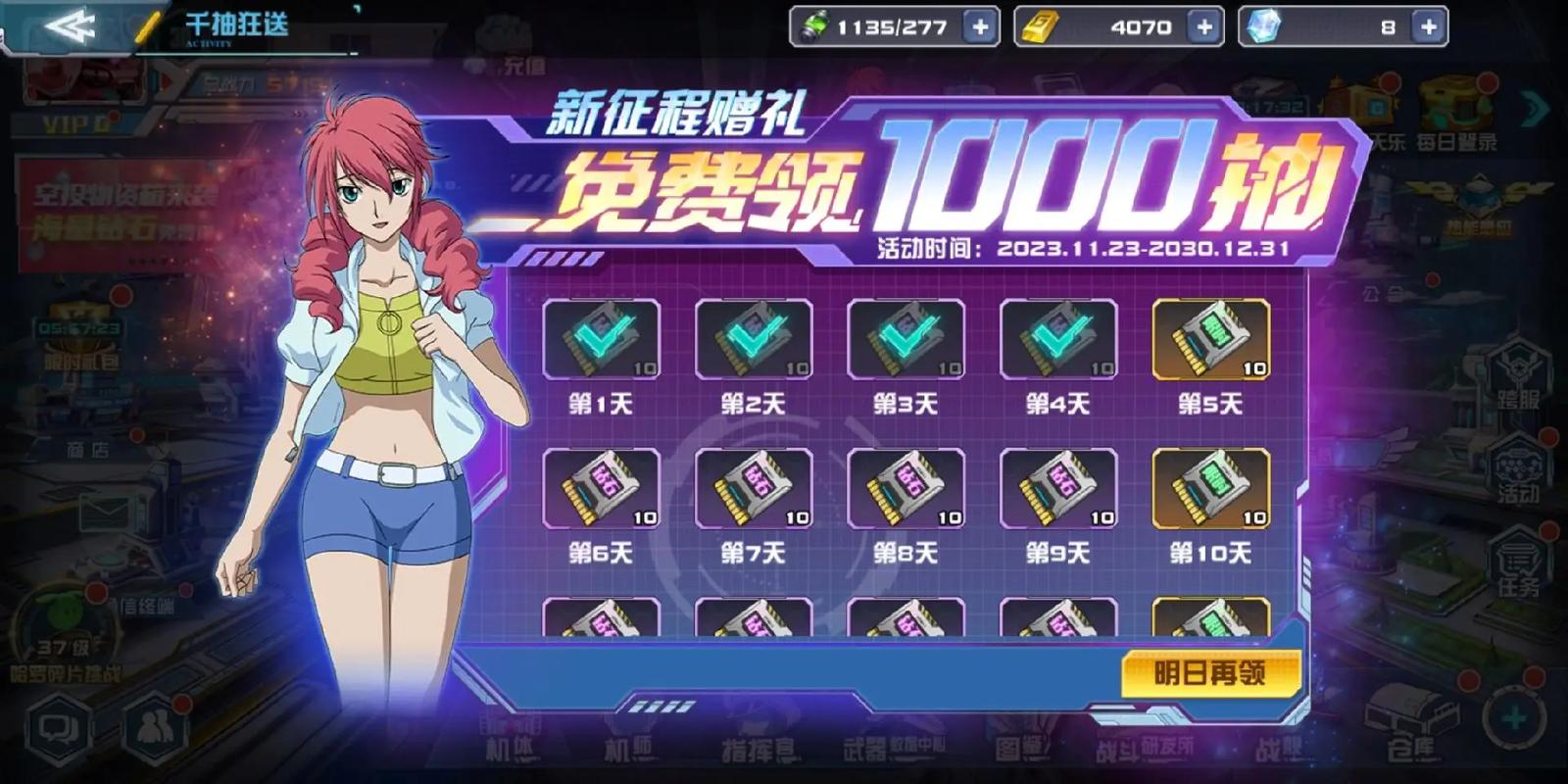Click the claimed checkmark on 第1天 reward

coord(602,338)
